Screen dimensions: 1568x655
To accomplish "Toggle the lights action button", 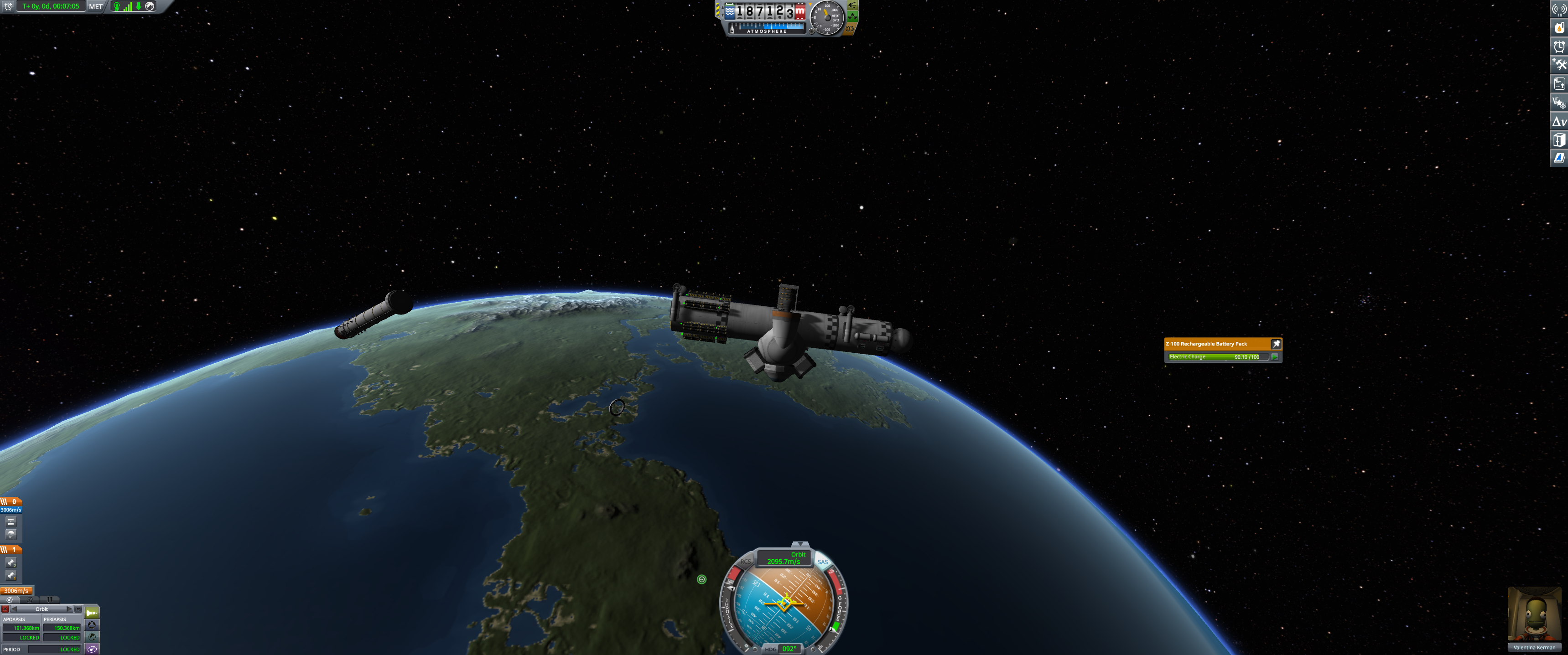I will [853, 5].
